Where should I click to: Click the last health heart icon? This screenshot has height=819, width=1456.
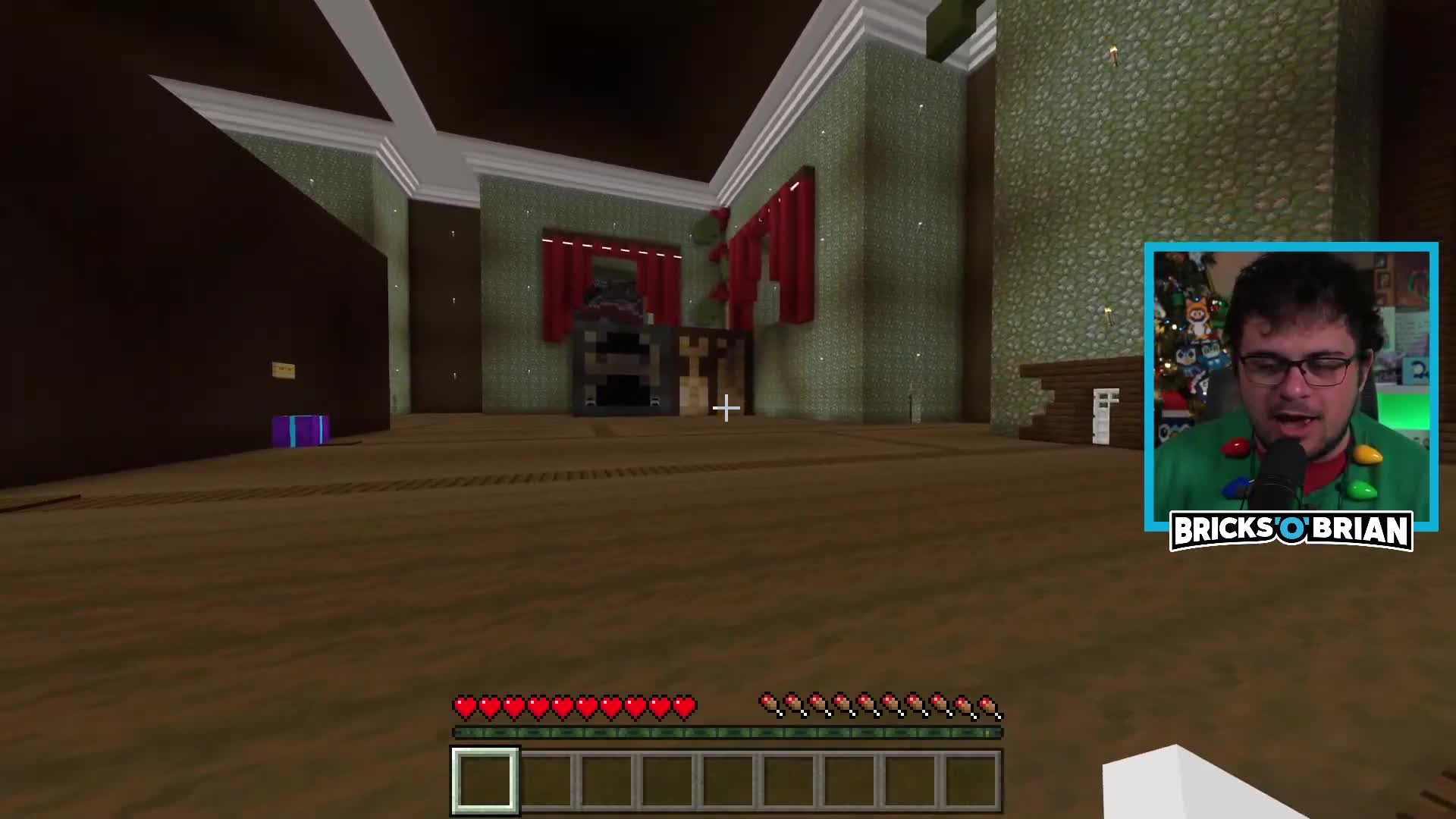(x=685, y=705)
